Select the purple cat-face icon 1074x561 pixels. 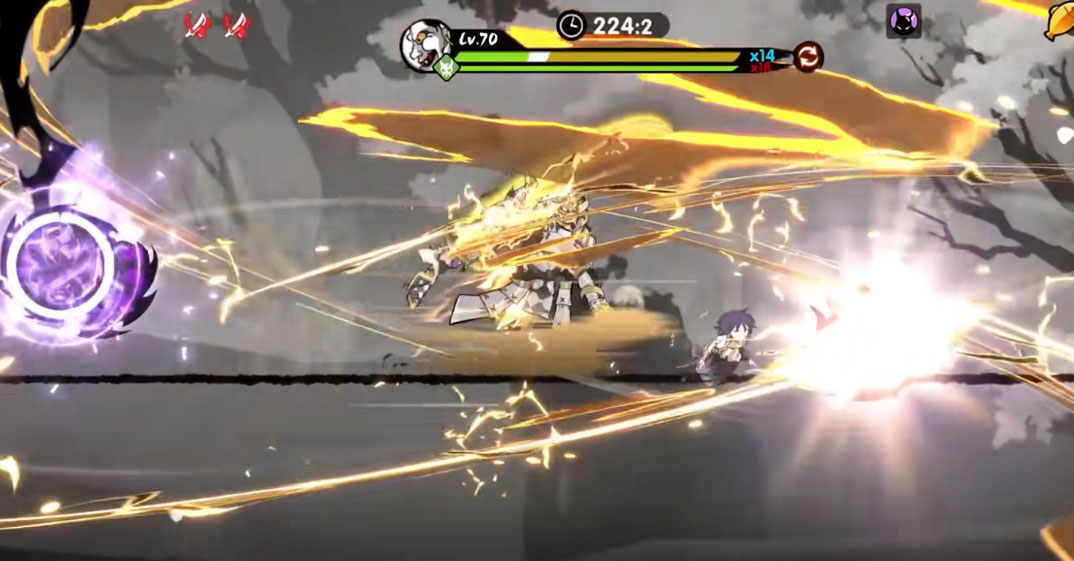pos(903,21)
